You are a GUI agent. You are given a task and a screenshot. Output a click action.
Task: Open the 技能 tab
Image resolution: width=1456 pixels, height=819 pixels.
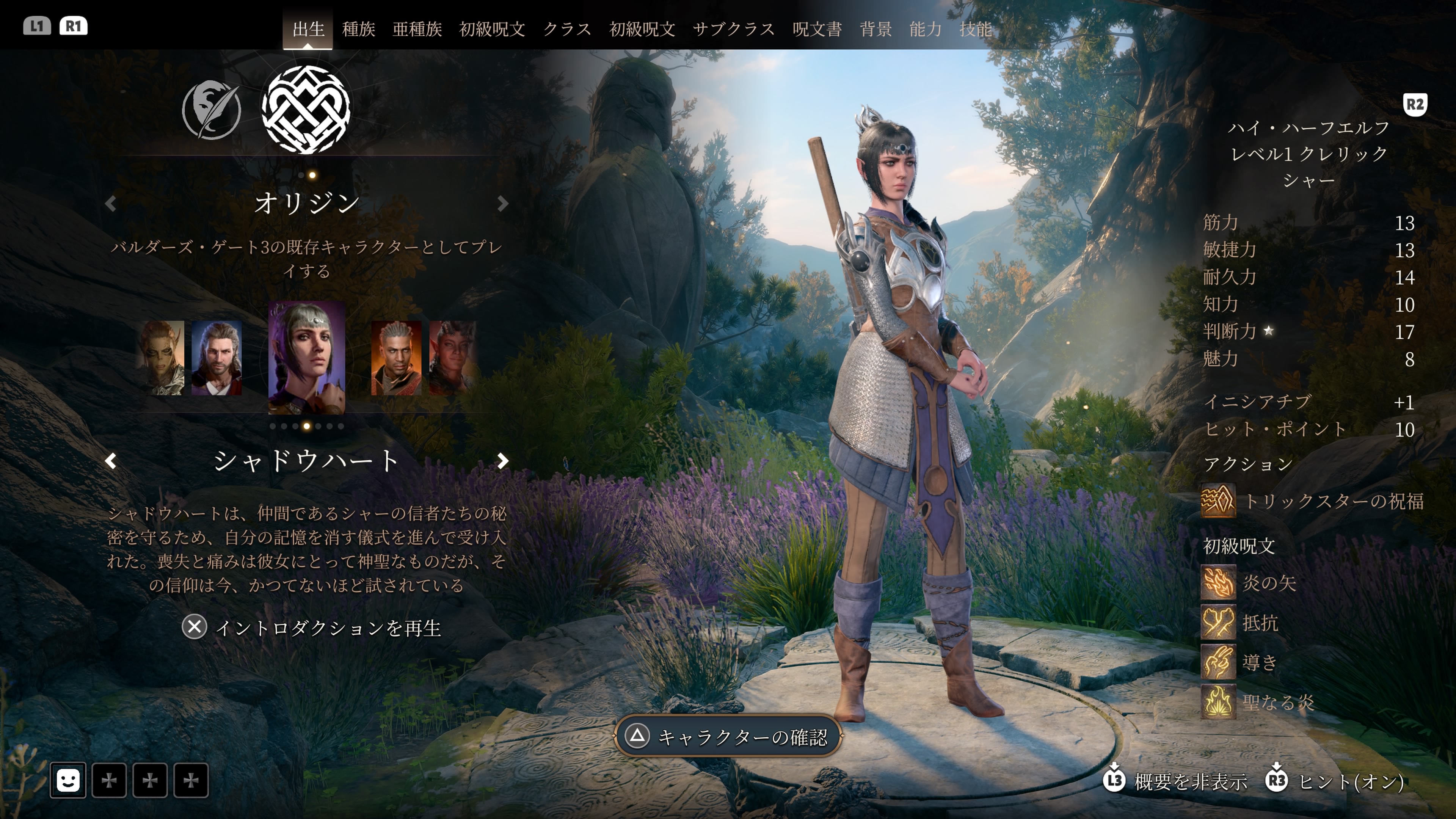(975, 29)
